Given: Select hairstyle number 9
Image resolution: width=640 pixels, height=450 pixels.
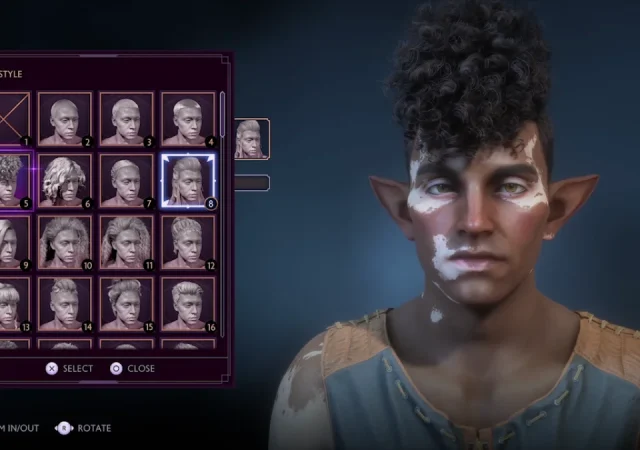Looking at the screenshot, I should pyautogui.click(x=12, y=242).
